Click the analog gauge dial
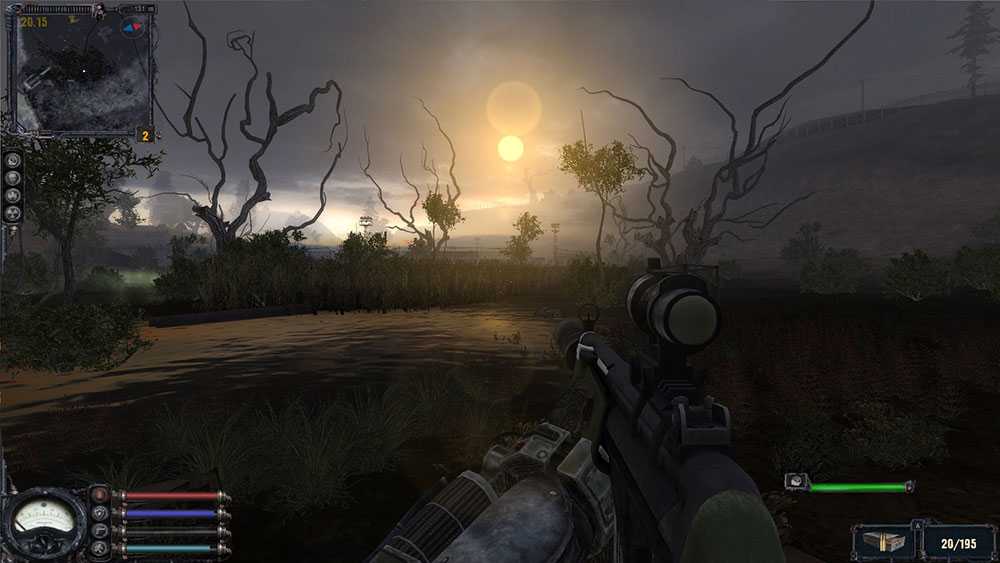 click(x=43, y=522)
